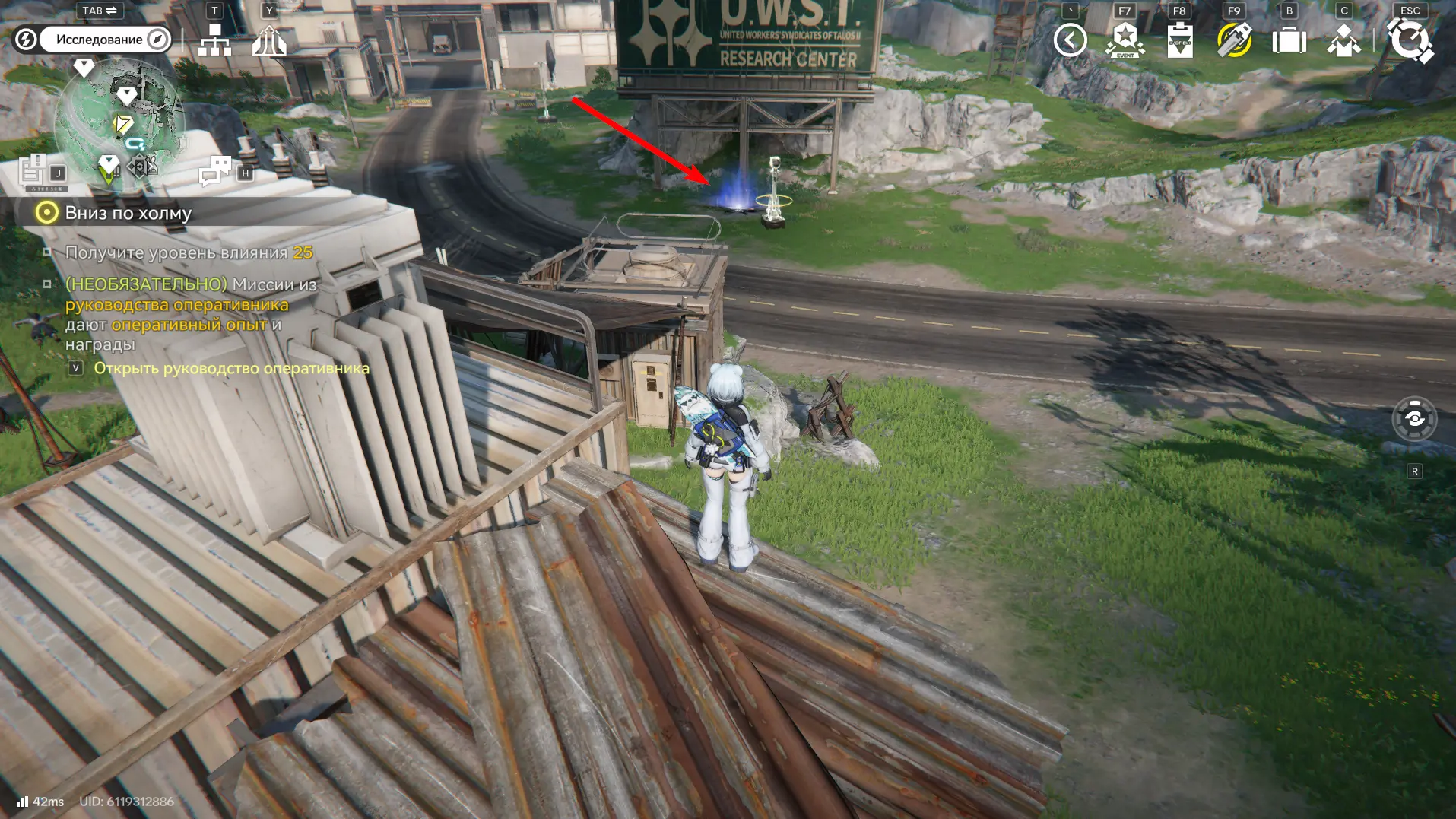Click the camera view eye button
The image size is (1456, 819).
click(1414, 418)
